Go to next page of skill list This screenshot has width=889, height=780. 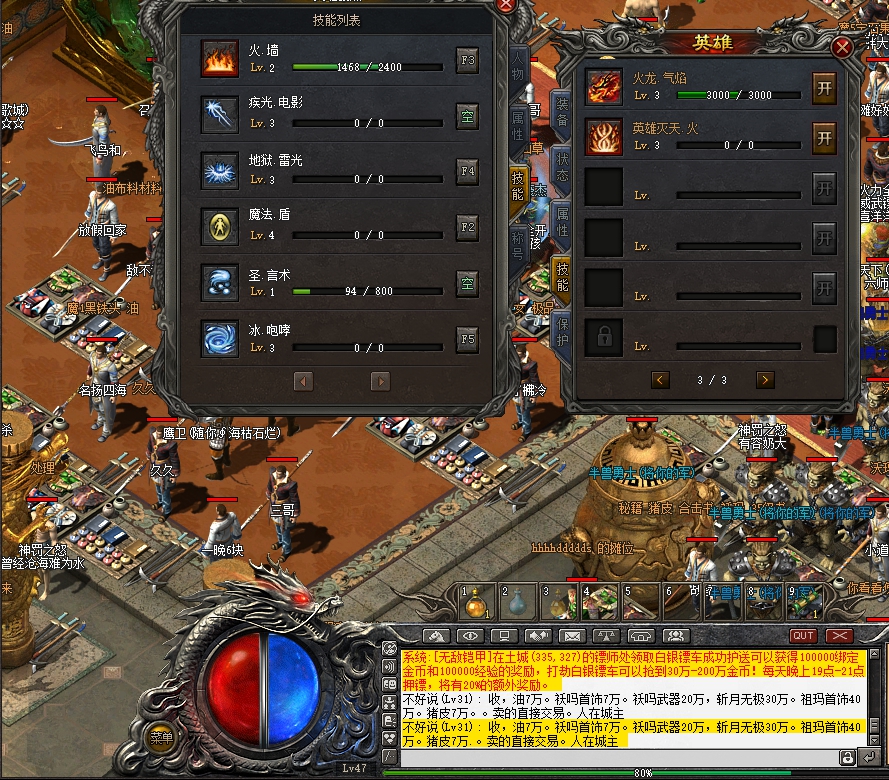(x=380, y=381)
